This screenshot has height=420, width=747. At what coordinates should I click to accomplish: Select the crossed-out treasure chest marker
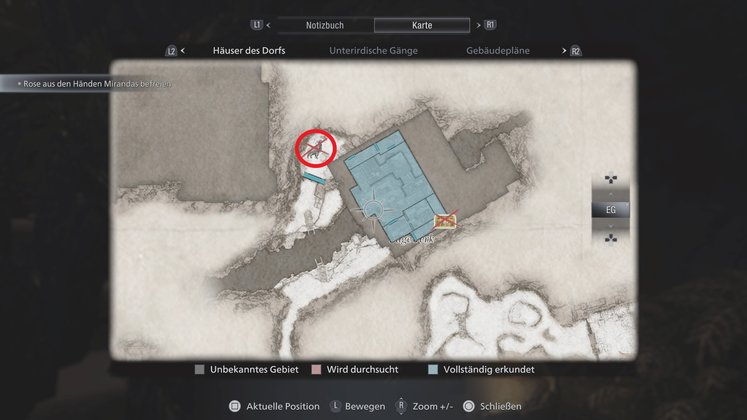pos(445,220)
